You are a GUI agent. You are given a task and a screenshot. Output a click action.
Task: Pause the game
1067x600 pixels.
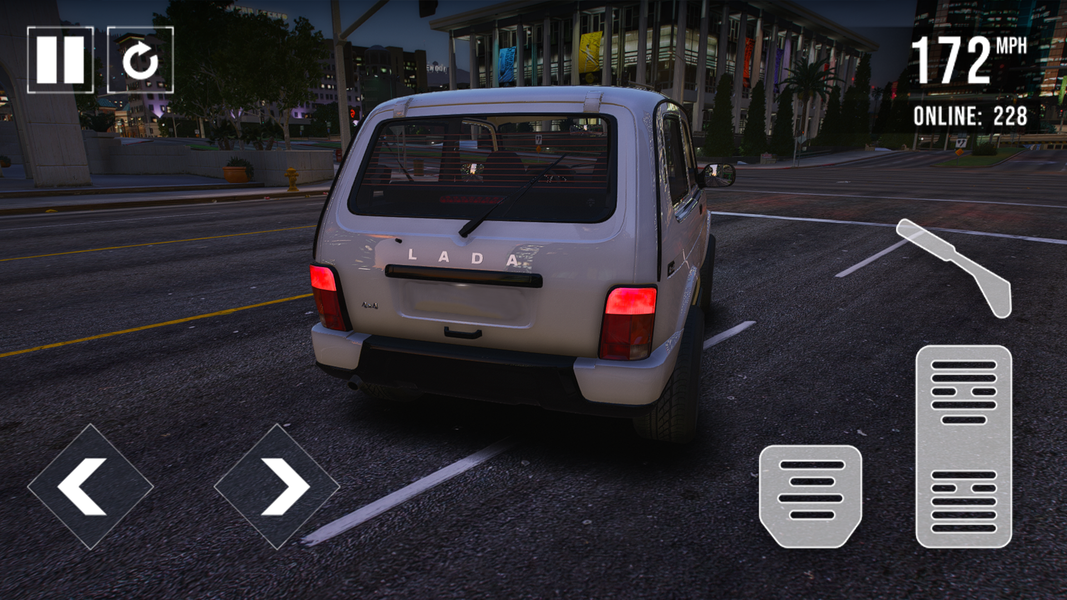pos(60,60)
